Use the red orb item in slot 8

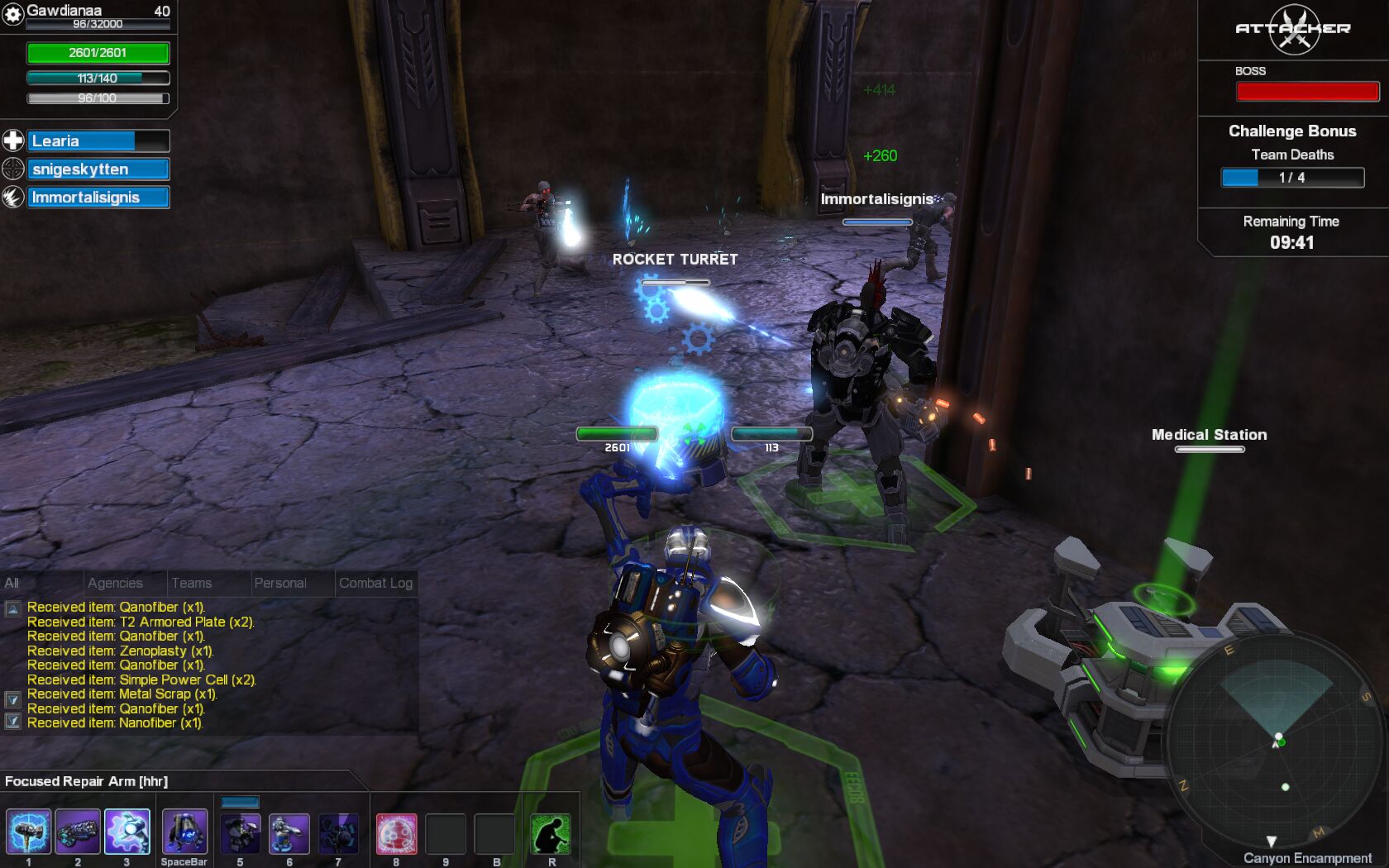pos(397,833)
